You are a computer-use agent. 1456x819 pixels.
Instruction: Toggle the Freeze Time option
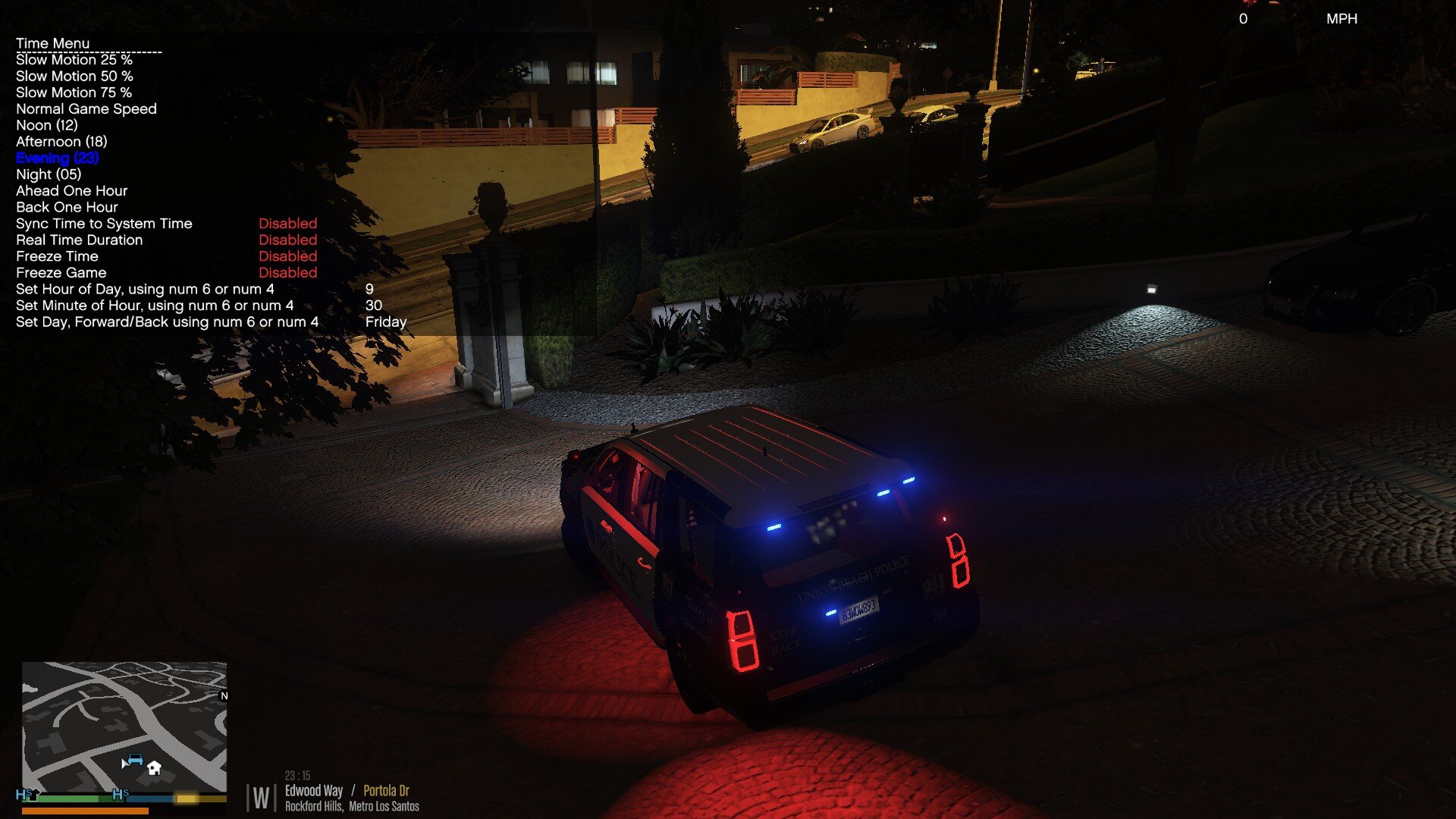point(57,256)
